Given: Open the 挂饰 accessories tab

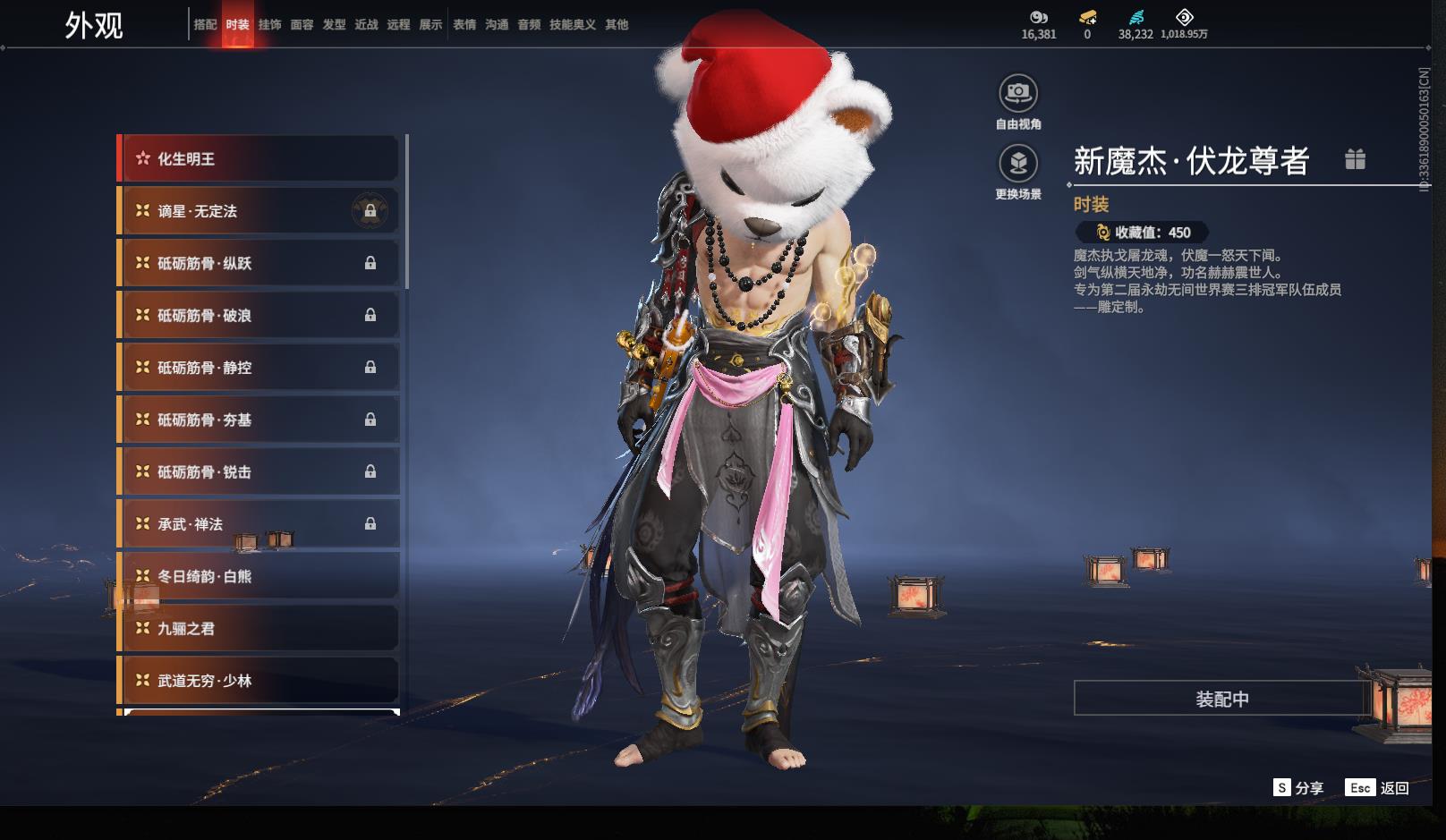Looking at the screenshot, I should pos(269,25).
